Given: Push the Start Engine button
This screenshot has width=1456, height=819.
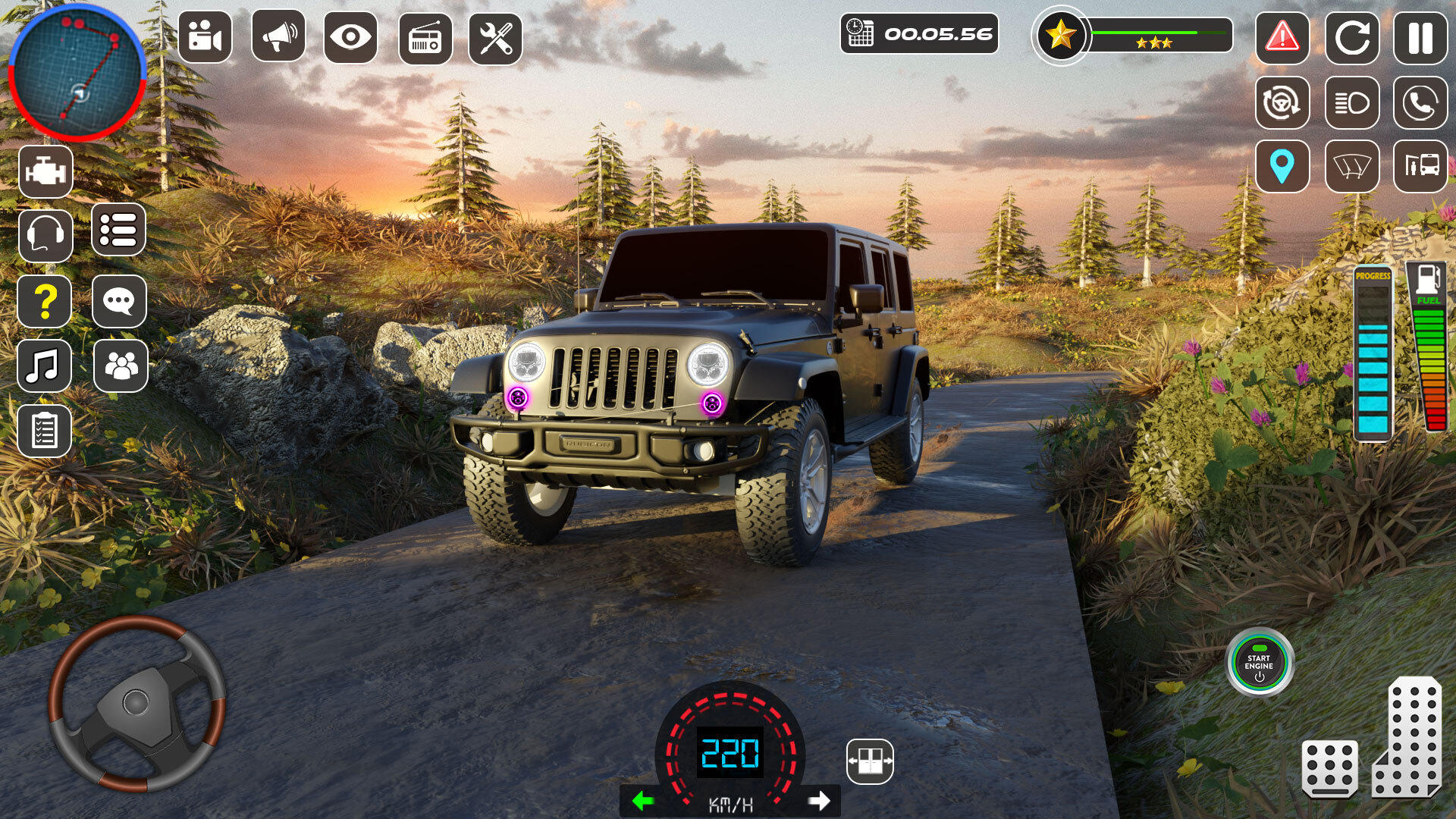Looking at the screenshot, I should [1260, 663].
